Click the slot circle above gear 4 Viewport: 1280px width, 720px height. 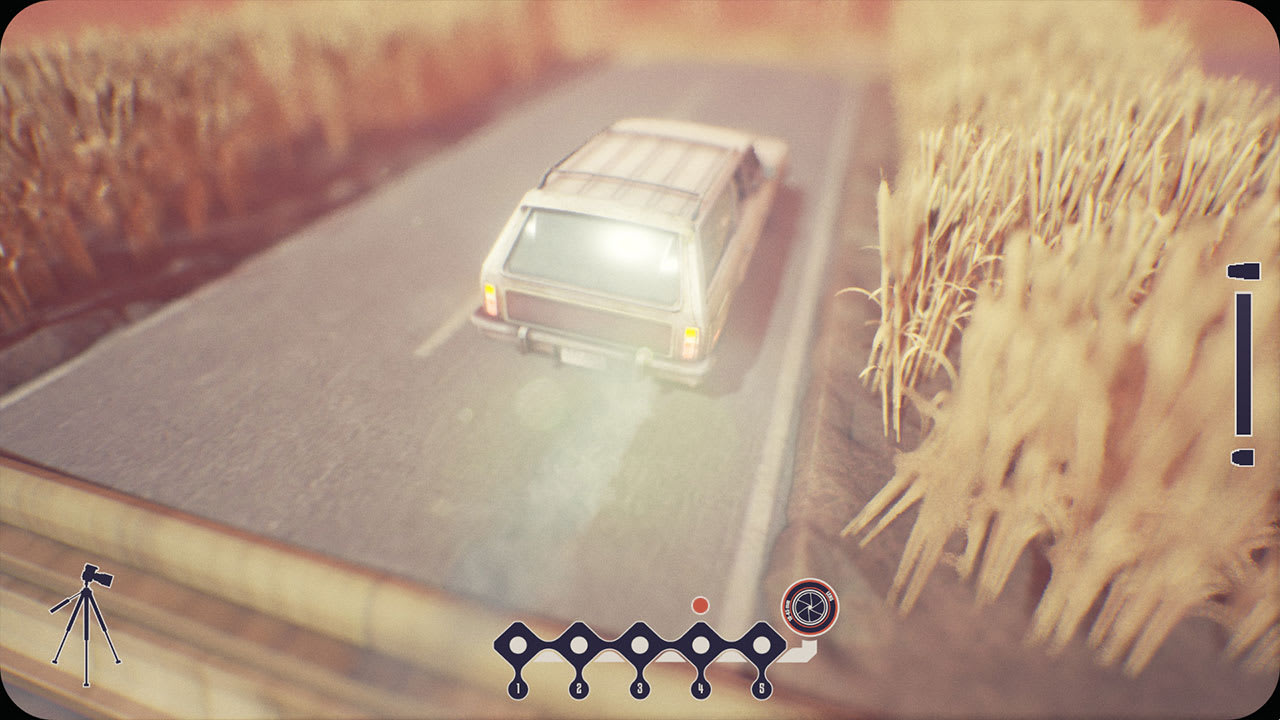pyautogui.click(x=700, y=646)
